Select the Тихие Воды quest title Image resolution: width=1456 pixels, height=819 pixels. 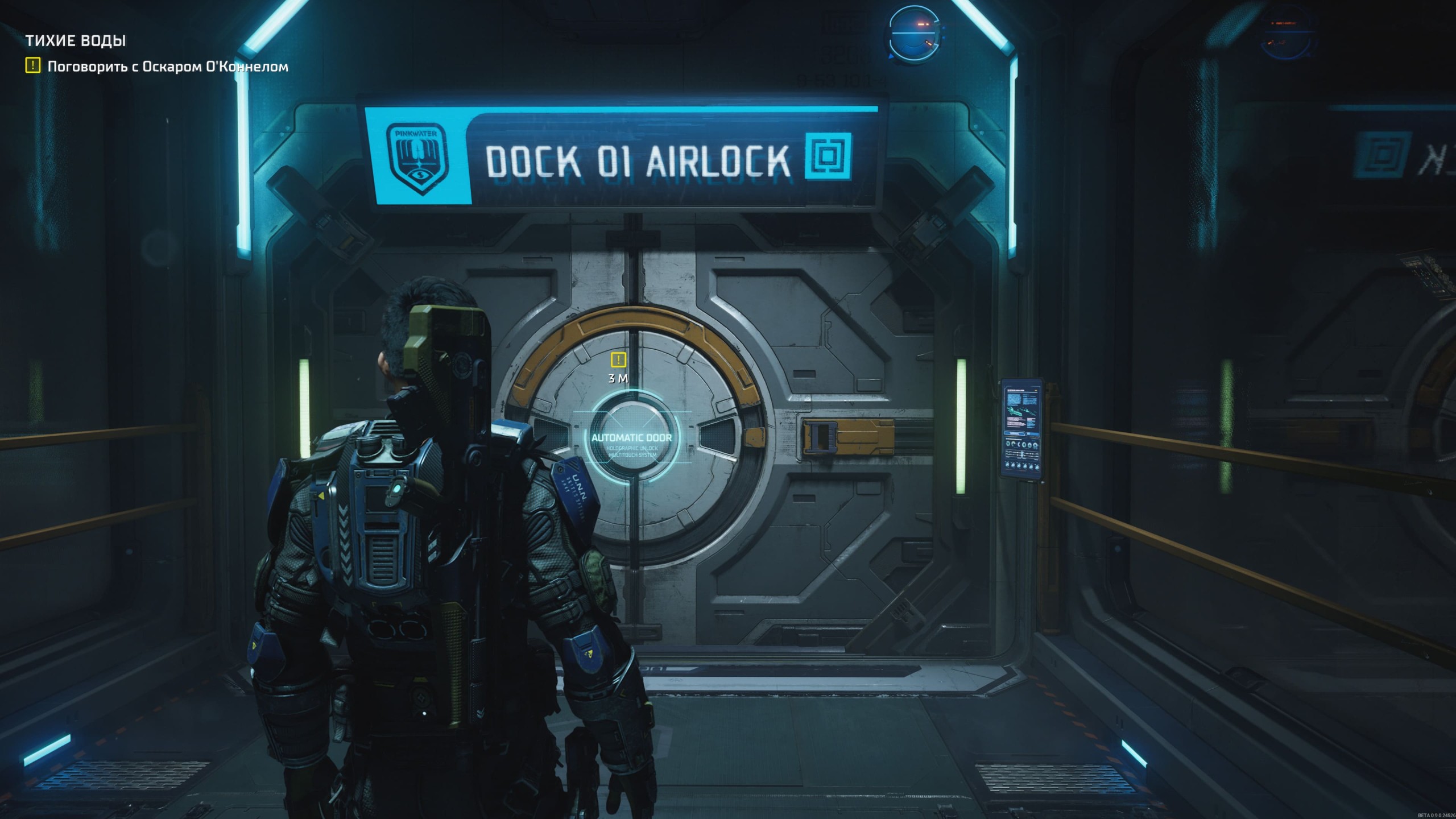coord(76,40)
